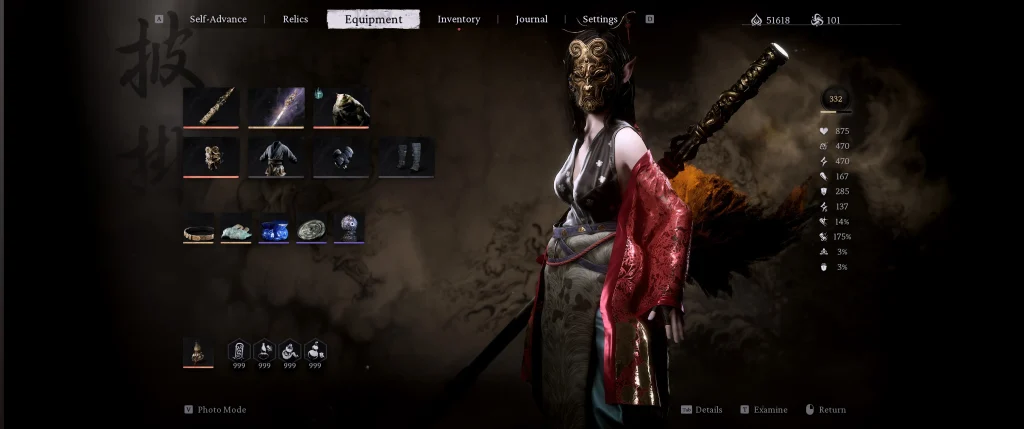1024x429 pixels.
Task: Select the purple beaded orb curio
Action: [349, 229]
